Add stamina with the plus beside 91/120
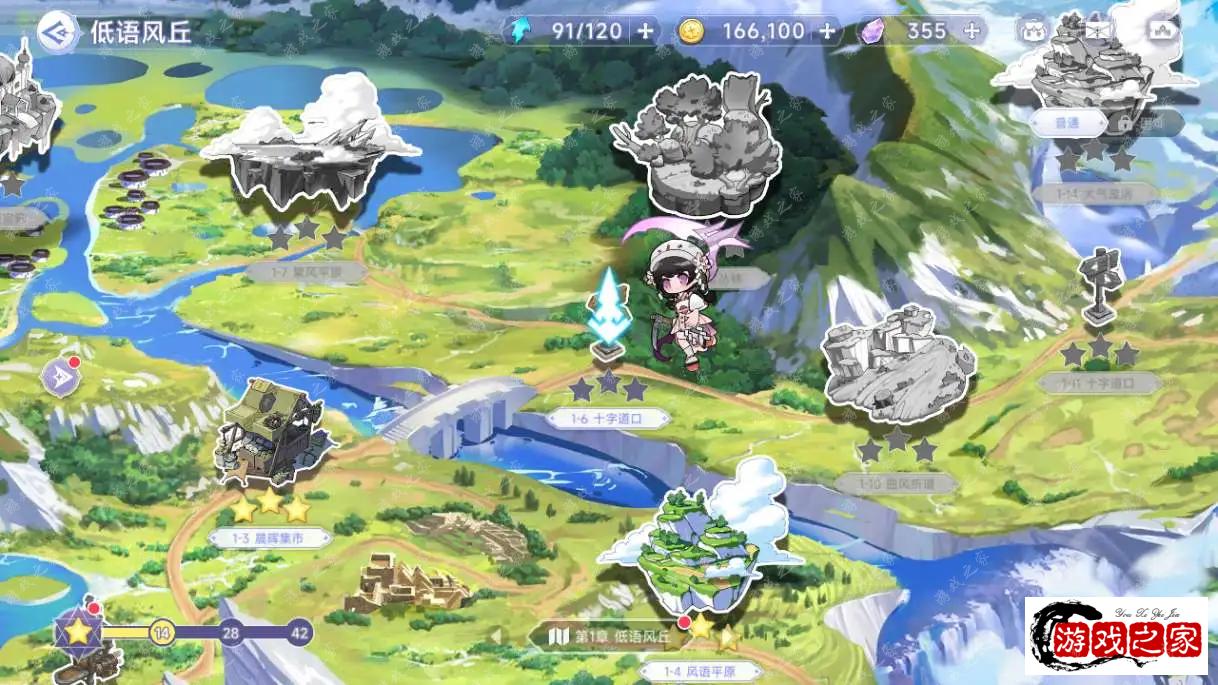Screen dimensions: 1218x685 (646, 31)
